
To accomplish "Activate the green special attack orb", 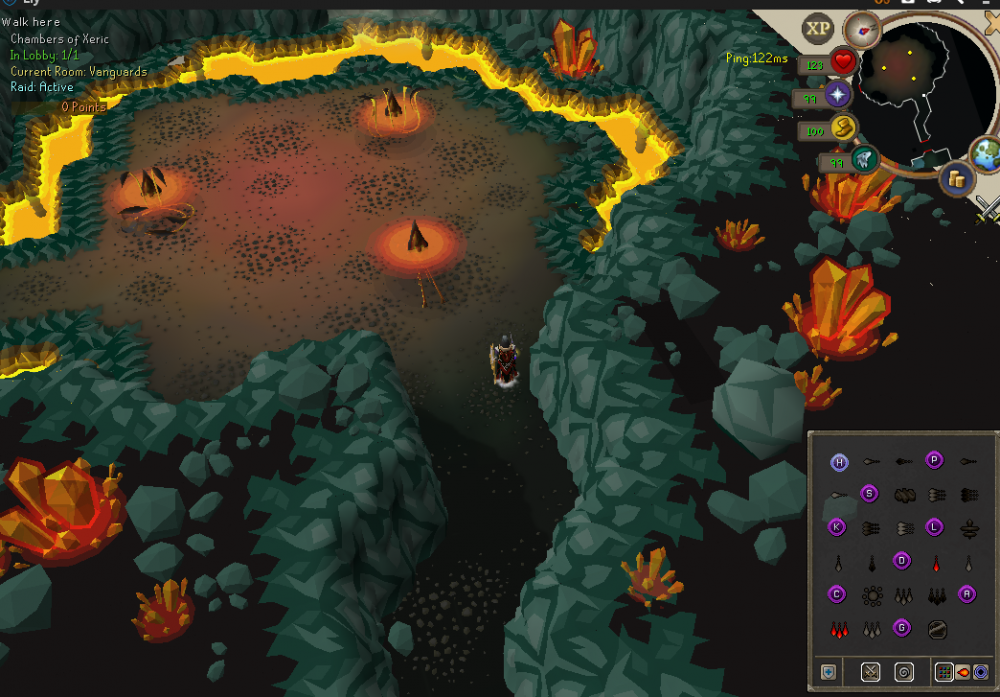I will pos(864,158).
